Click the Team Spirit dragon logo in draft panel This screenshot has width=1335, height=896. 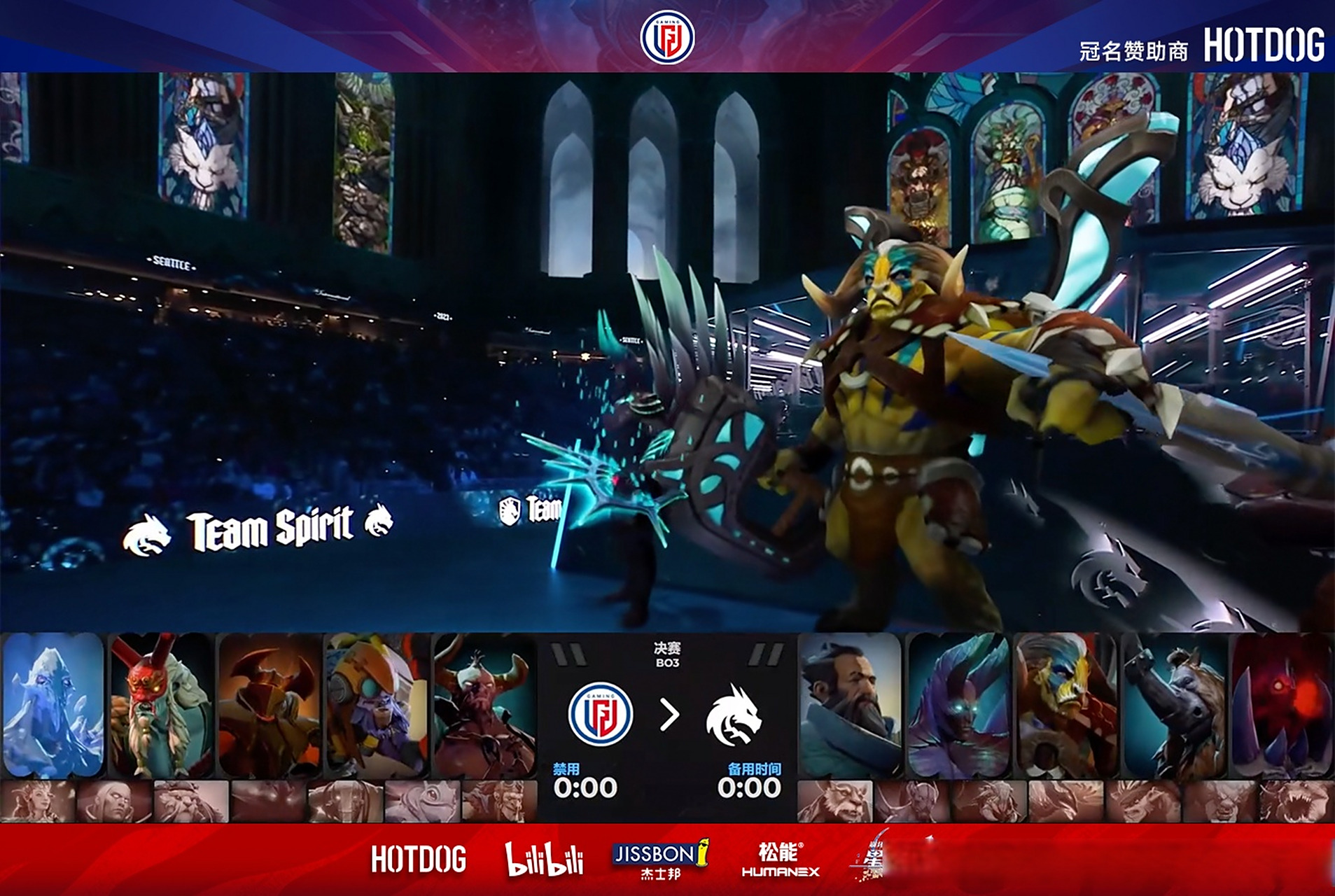pos(732,715)
